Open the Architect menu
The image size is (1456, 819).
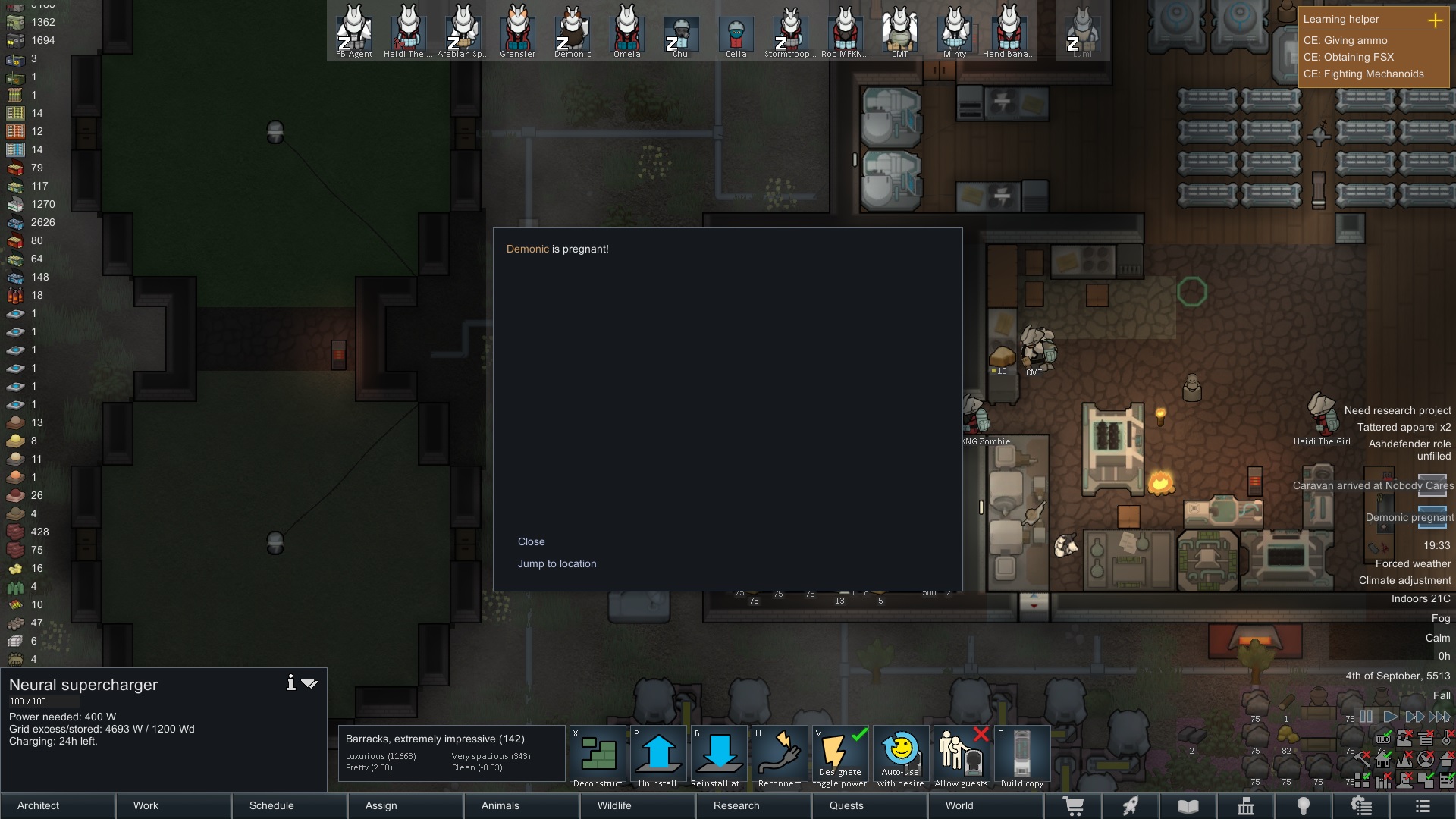[38, 805]
